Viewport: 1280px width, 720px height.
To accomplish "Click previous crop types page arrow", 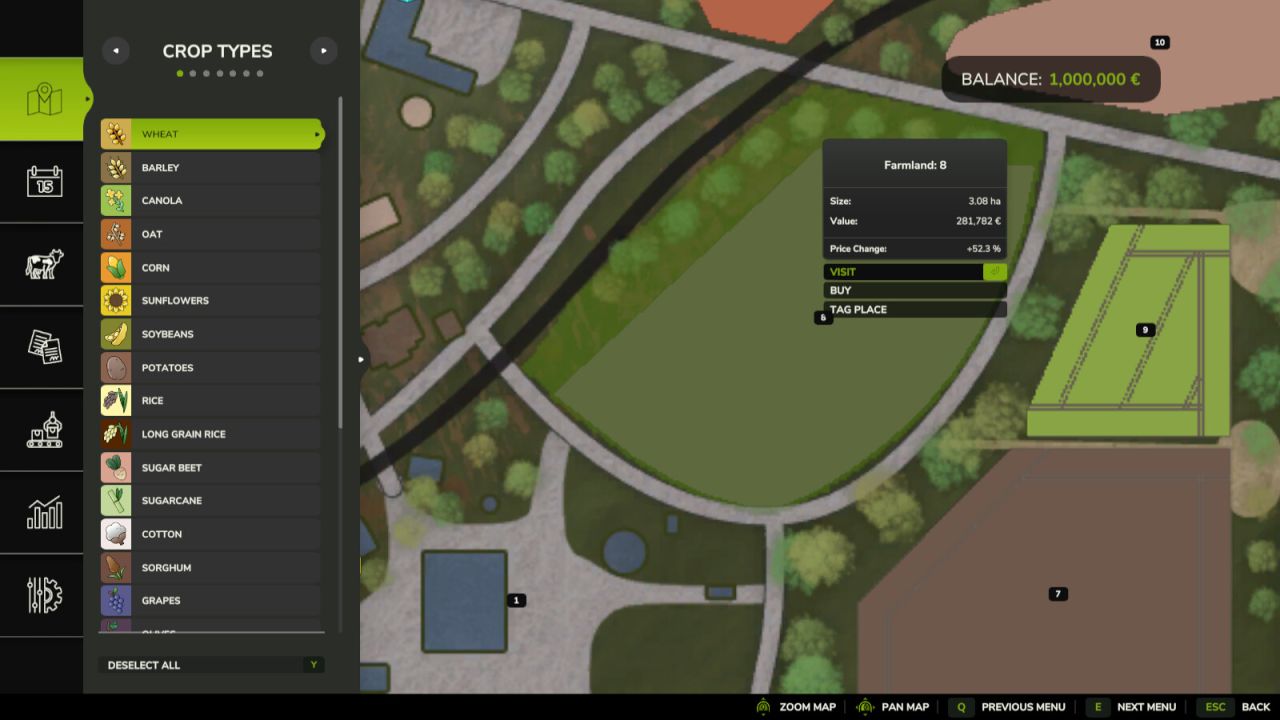I will [115, 50].
